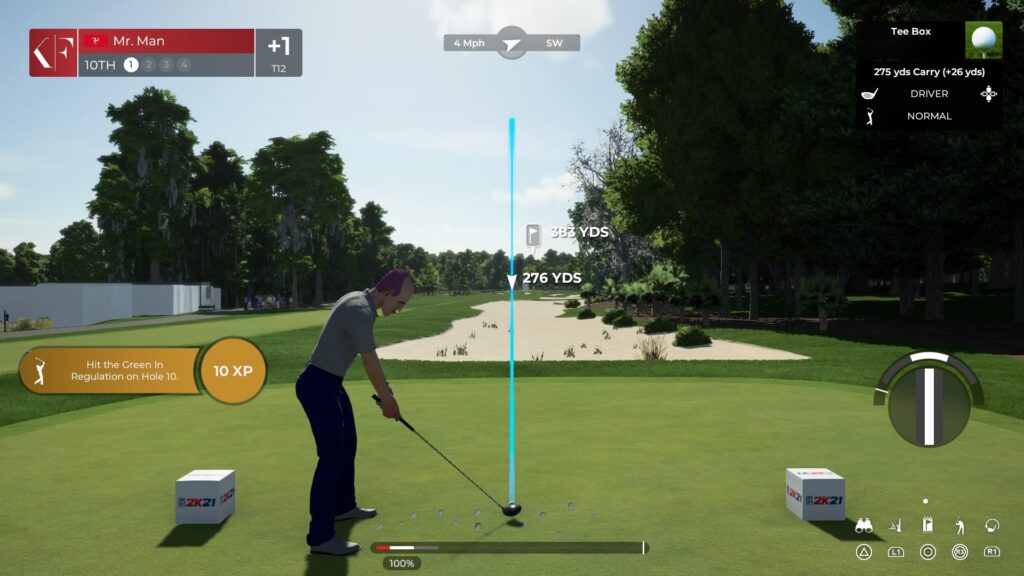Select the hole flag card icon
Viewport: 1024px width, 576px height.
pos(927,525)
